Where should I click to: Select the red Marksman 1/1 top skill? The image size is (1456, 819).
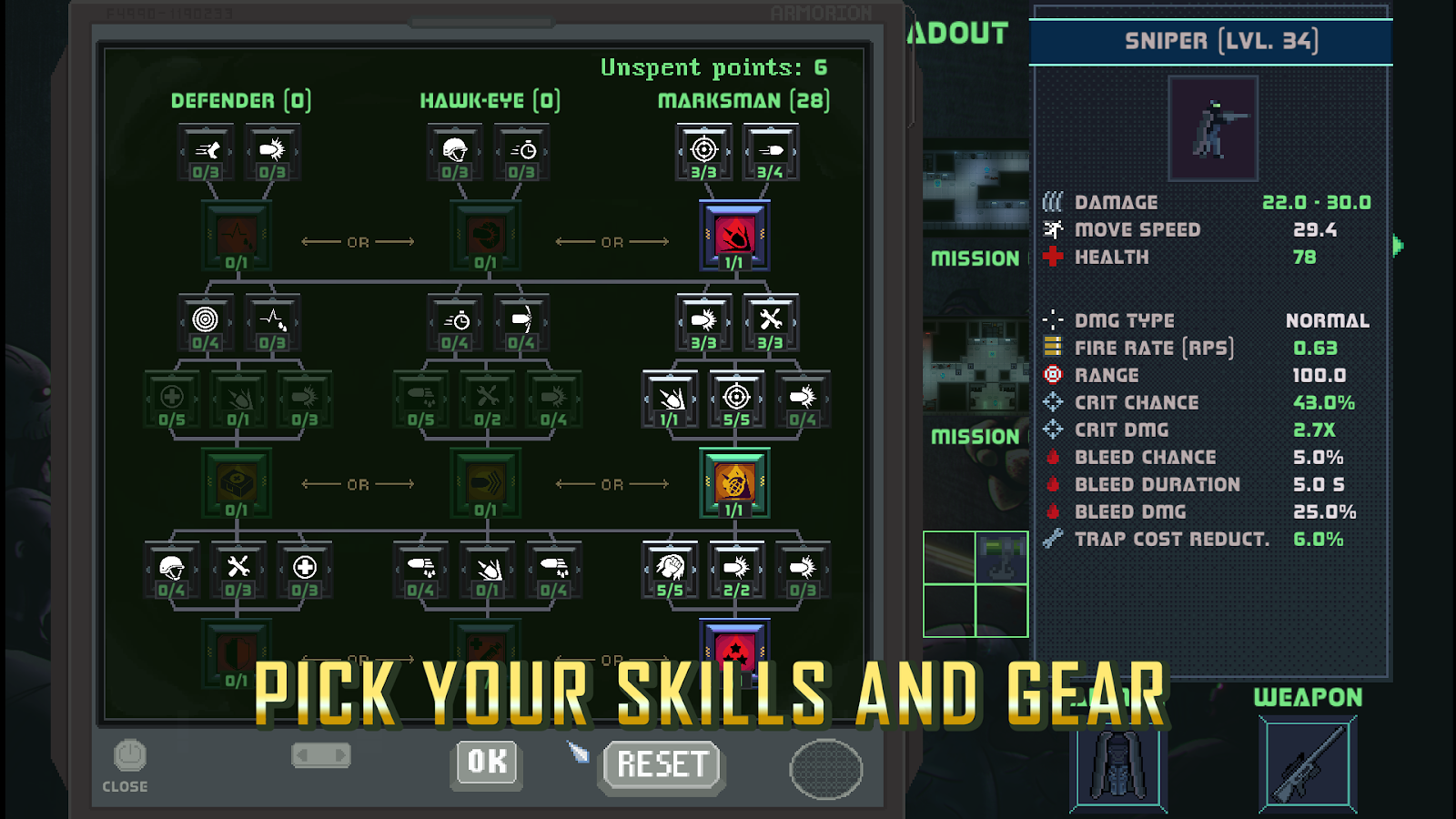pyautogui.click(x=734, y=236)
